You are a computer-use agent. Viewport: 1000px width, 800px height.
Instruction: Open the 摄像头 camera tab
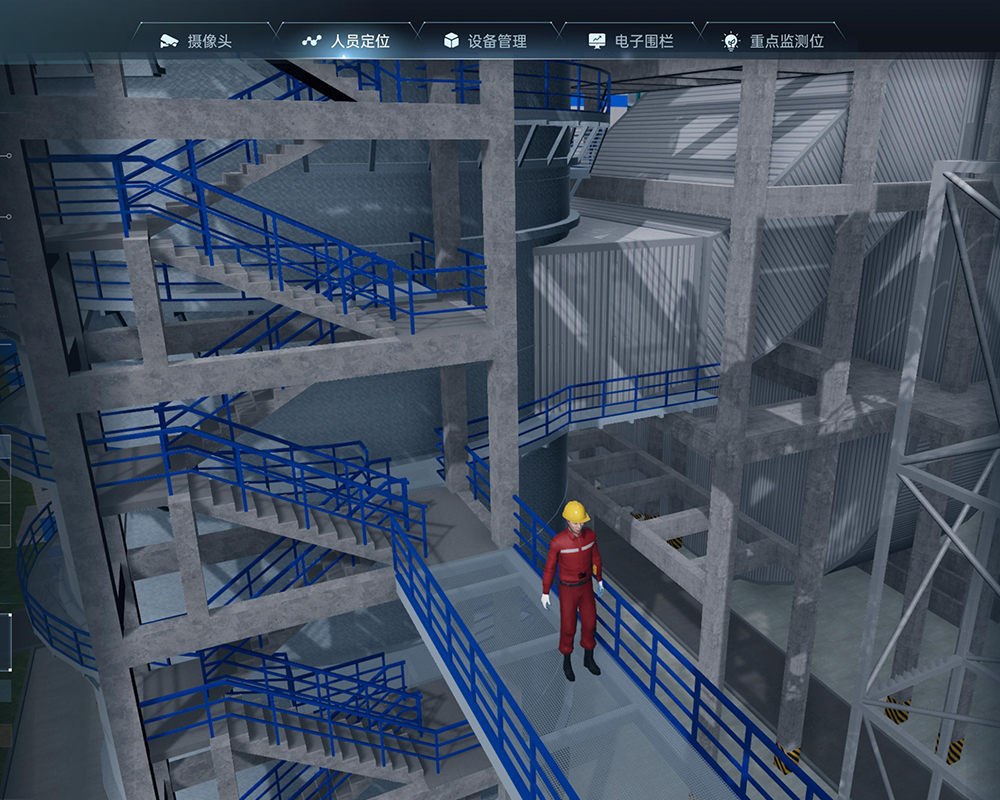[196, 41]
